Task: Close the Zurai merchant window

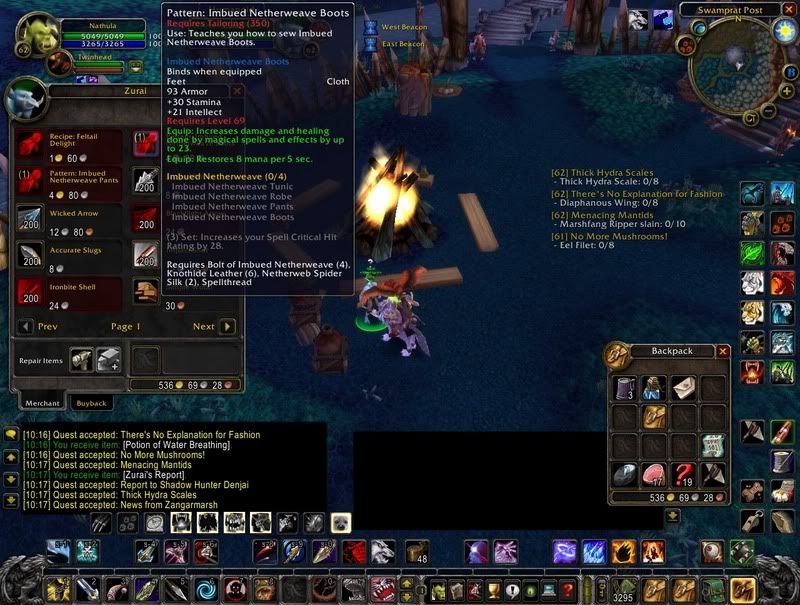Action: [x=237, y=90]
